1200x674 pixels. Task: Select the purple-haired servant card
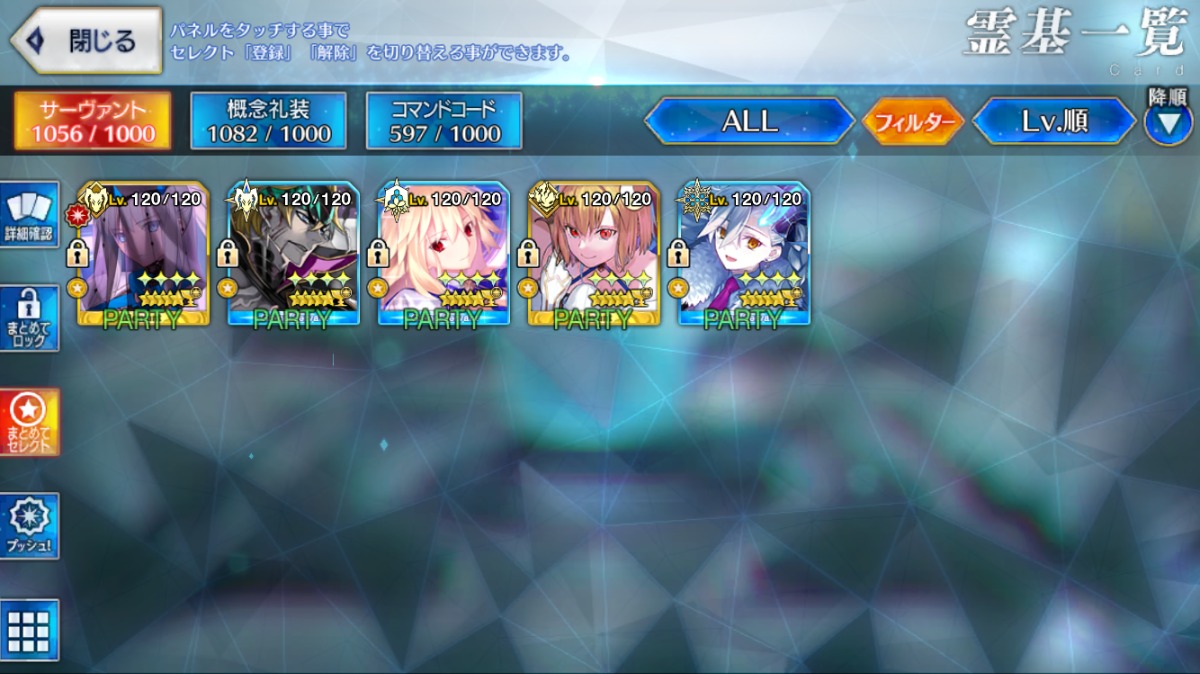[144, 255]
